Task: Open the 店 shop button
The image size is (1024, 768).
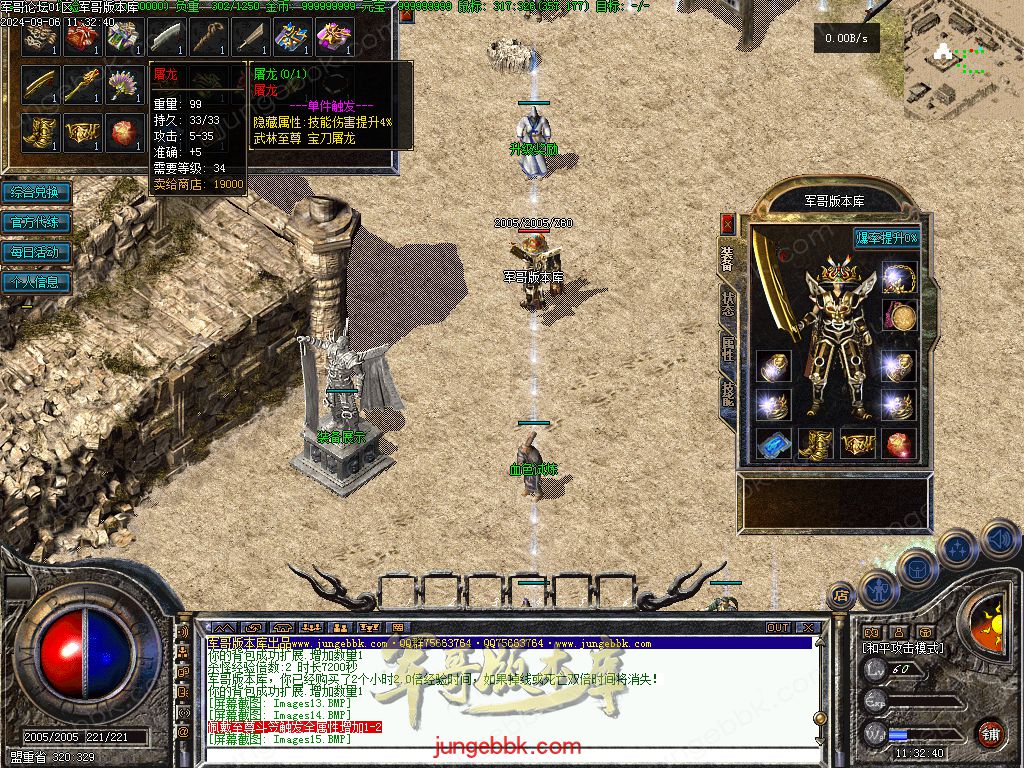Action: click(x=842, y=594)
